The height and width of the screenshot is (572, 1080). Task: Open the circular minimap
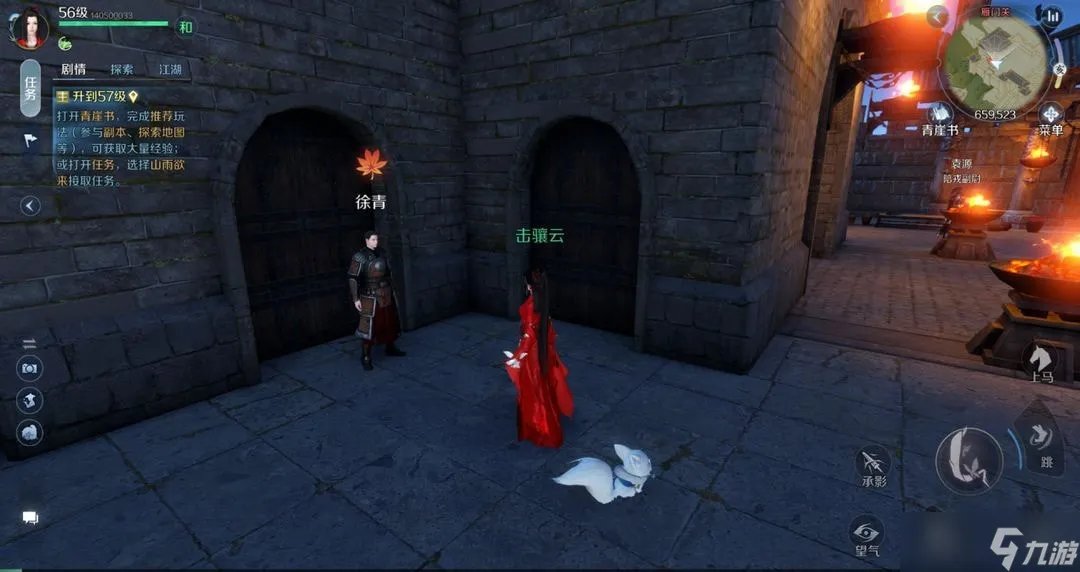(995, 63)
